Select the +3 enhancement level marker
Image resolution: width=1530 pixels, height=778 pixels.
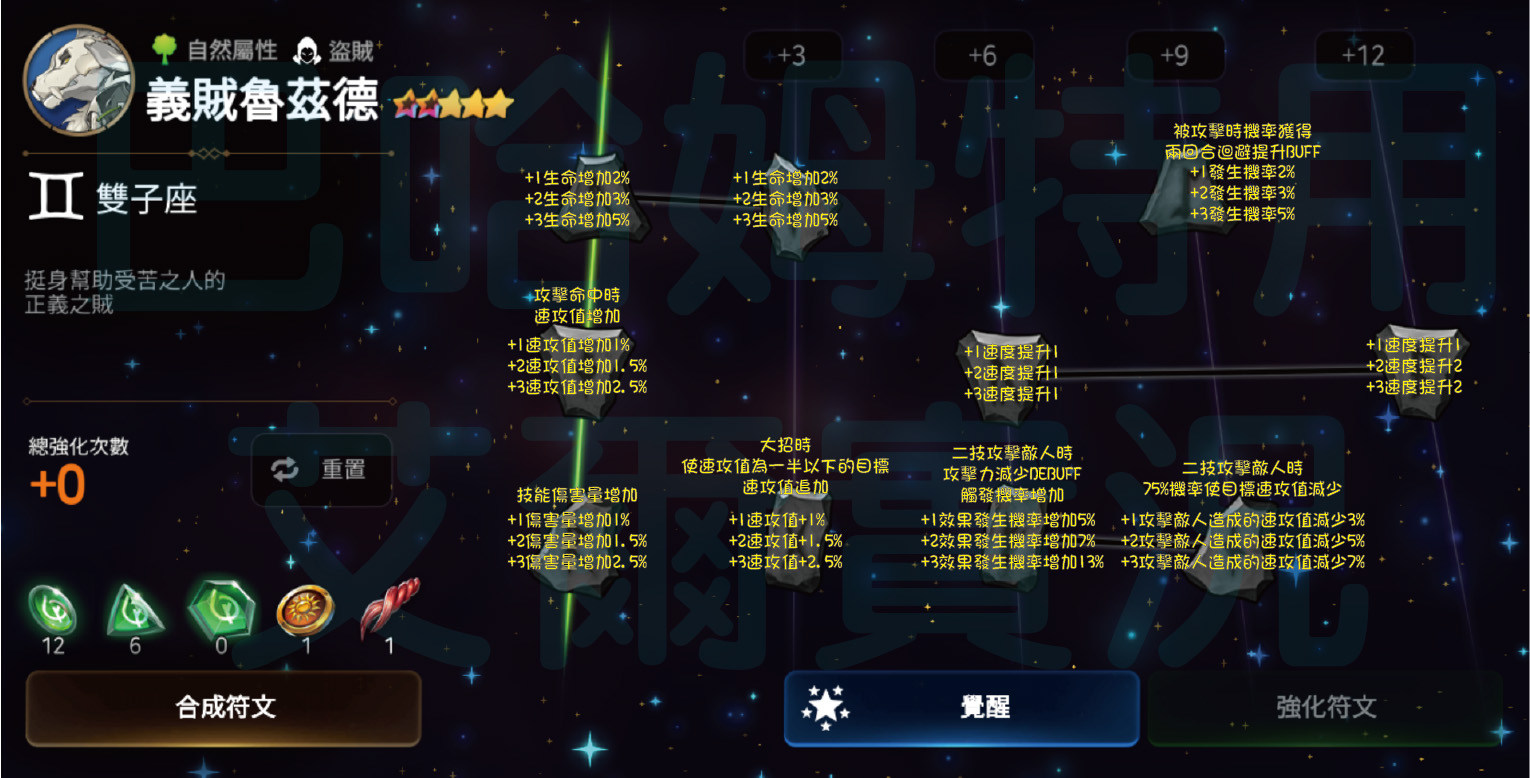791,55
